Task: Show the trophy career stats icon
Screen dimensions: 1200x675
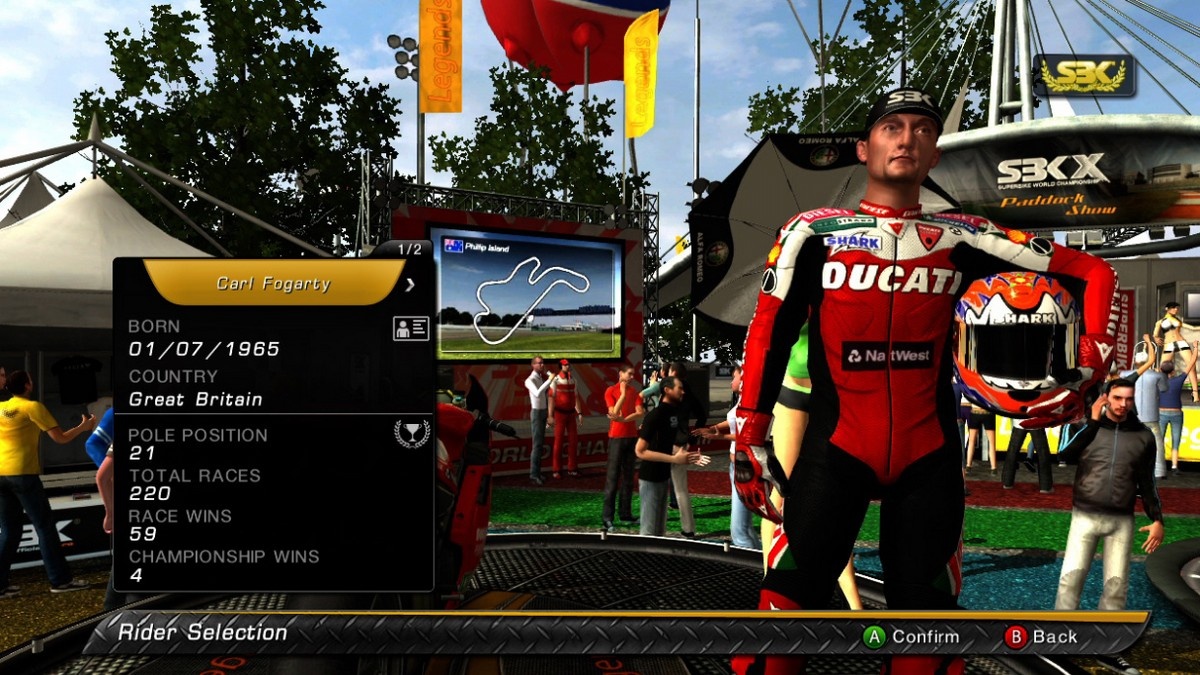Action: tap(411, 433)
